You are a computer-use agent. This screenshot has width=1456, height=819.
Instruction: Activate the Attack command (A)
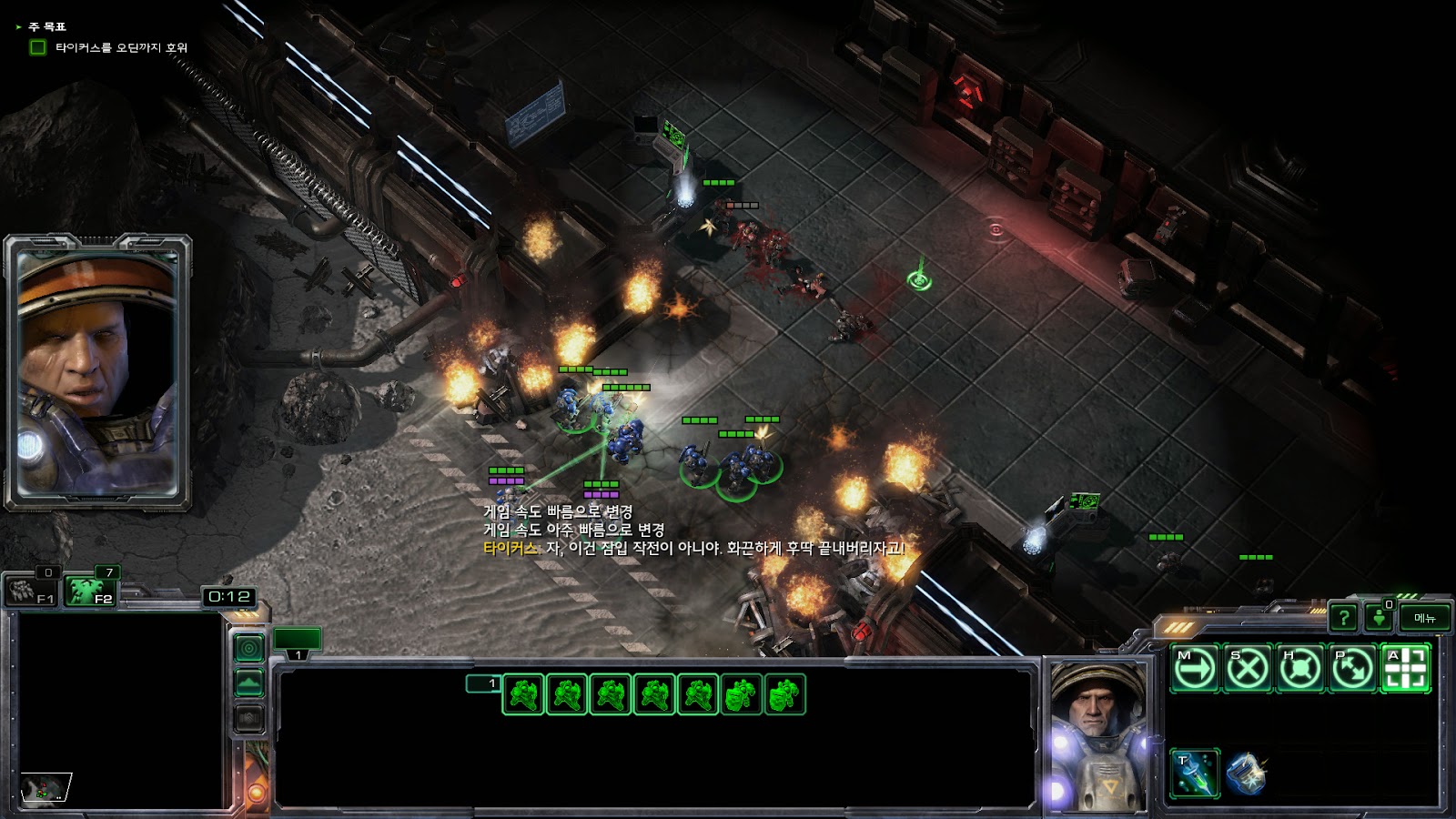[1406, 669]
